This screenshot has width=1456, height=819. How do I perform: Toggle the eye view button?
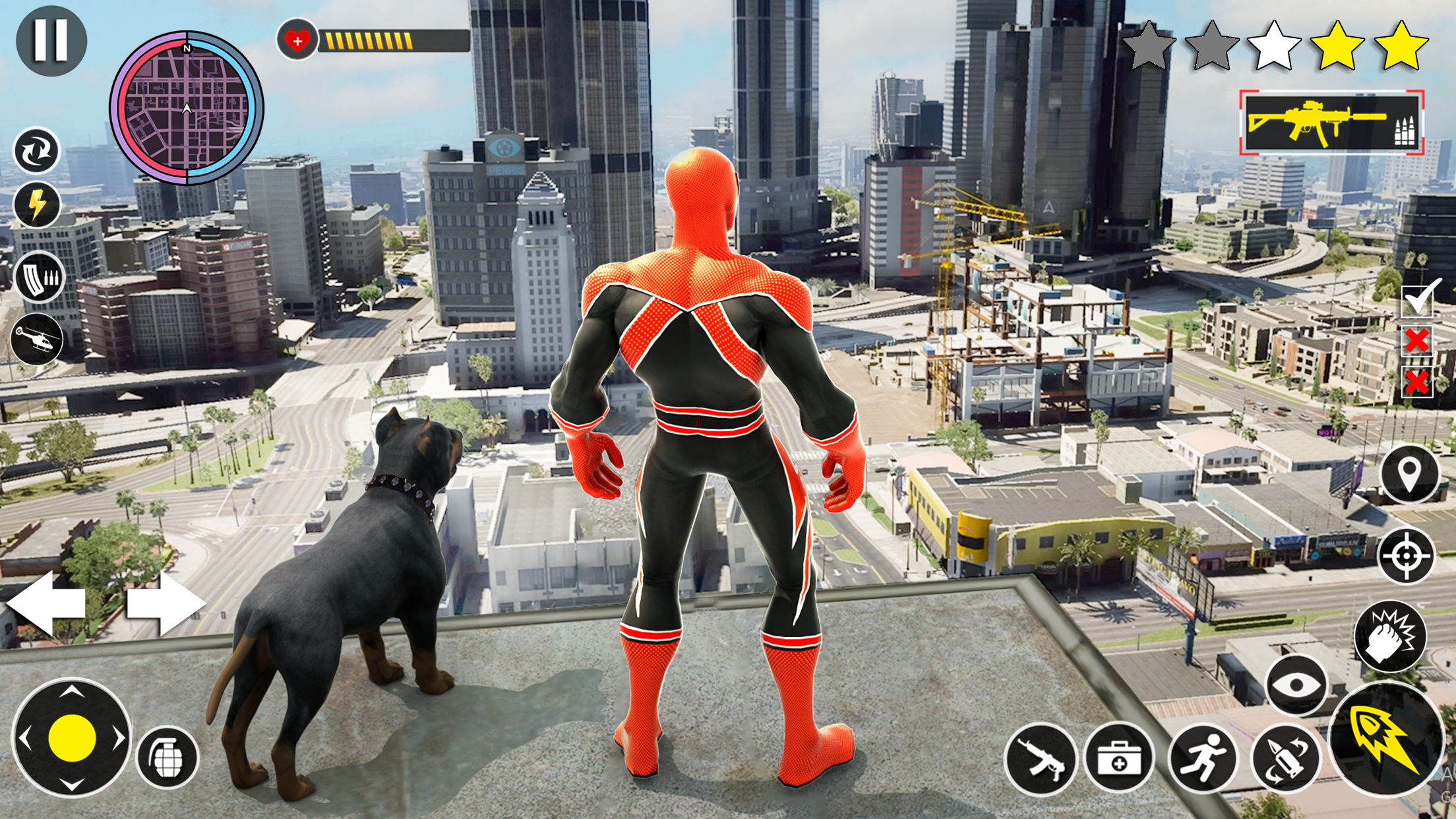click(1296, 685)
